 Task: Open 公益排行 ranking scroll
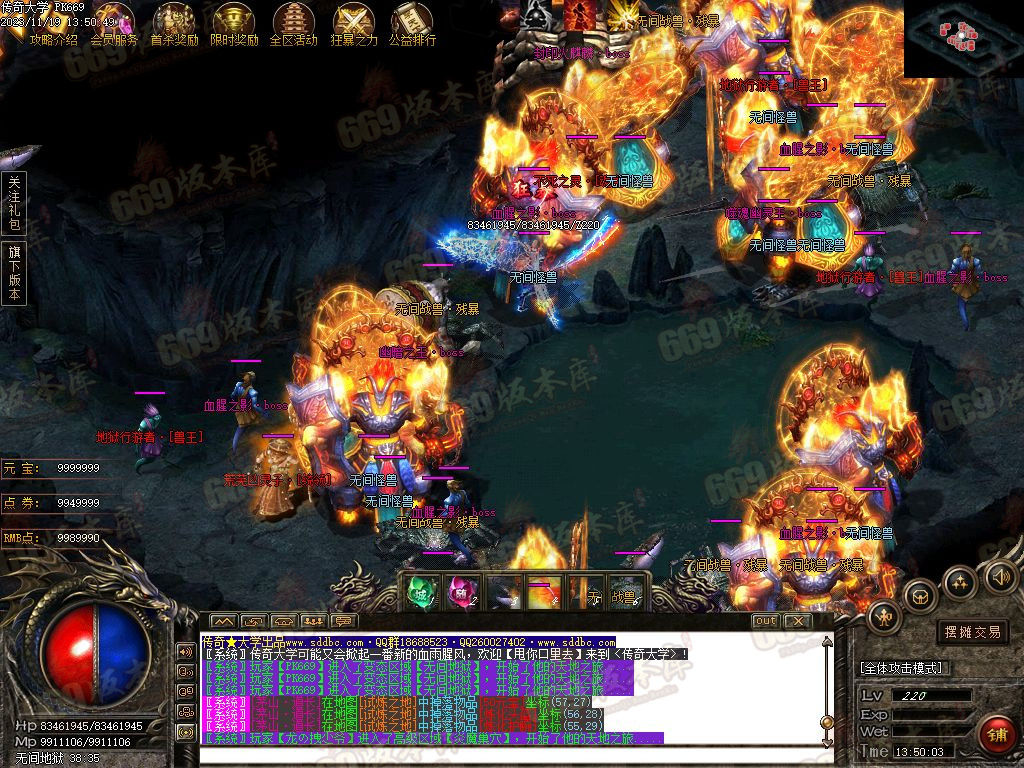pyautogui.click(x=412, y=24)
